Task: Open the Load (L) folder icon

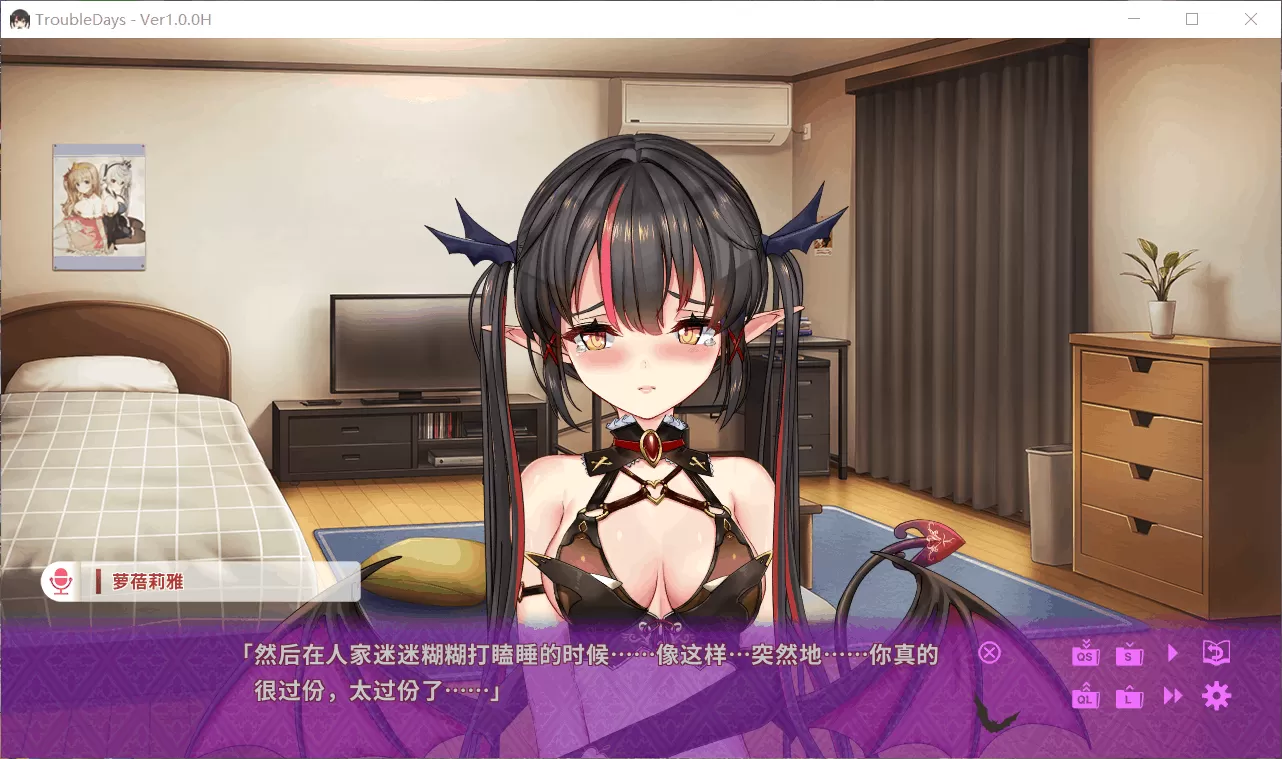Action: click(x=1130, y=698)
